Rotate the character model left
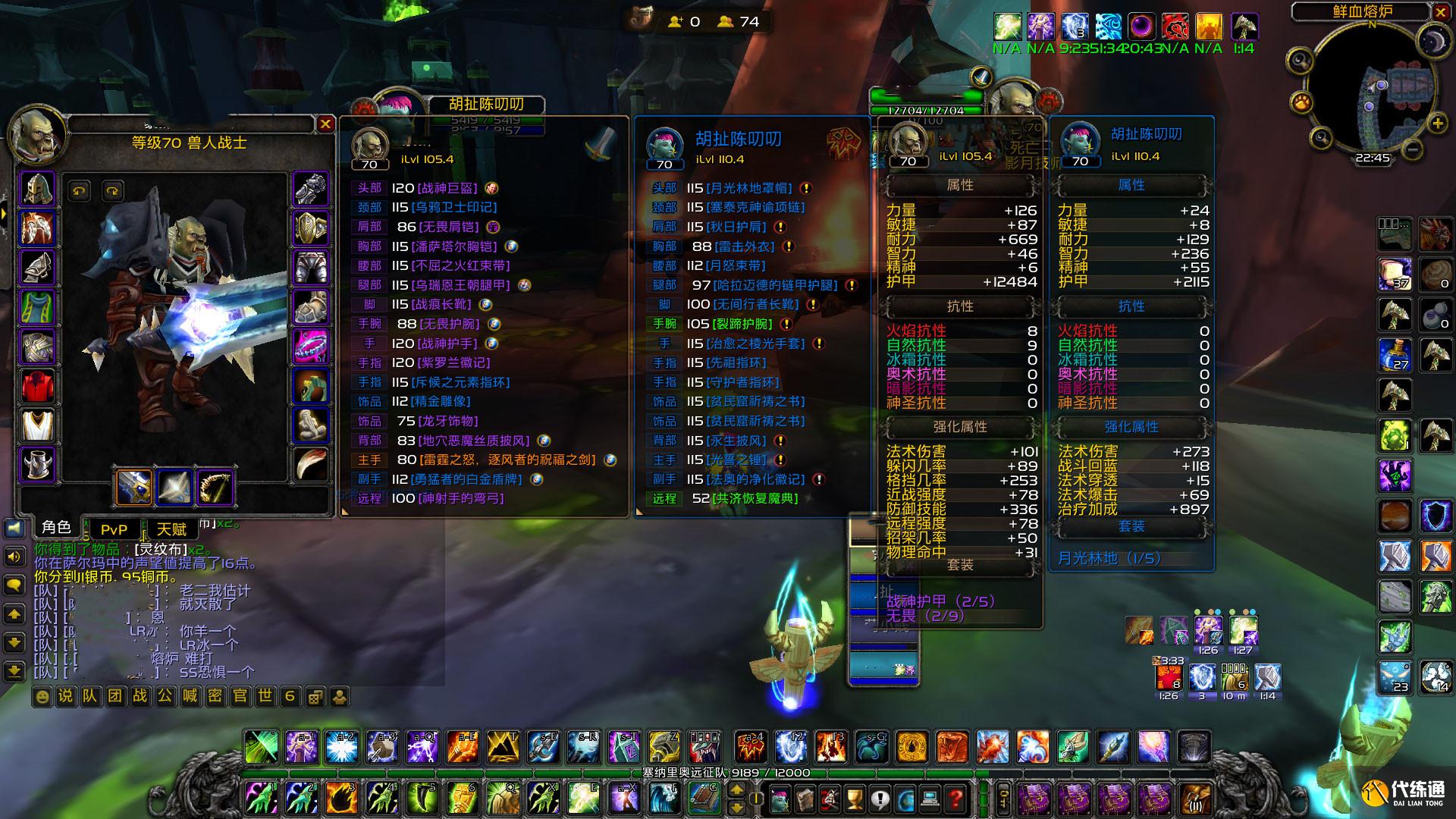The height and width of the screenshot is (819, 1456). click(x=79, y=190)
